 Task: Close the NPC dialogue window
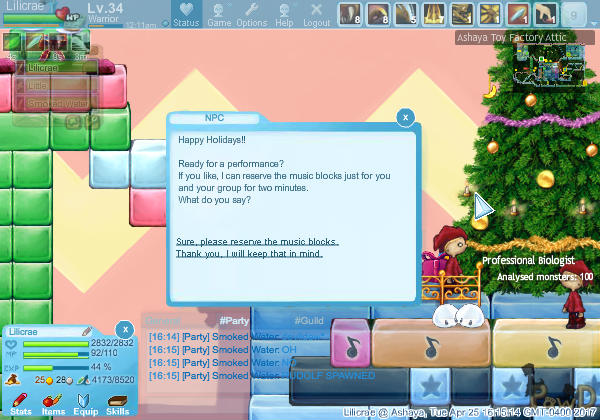tap(405, 117)
